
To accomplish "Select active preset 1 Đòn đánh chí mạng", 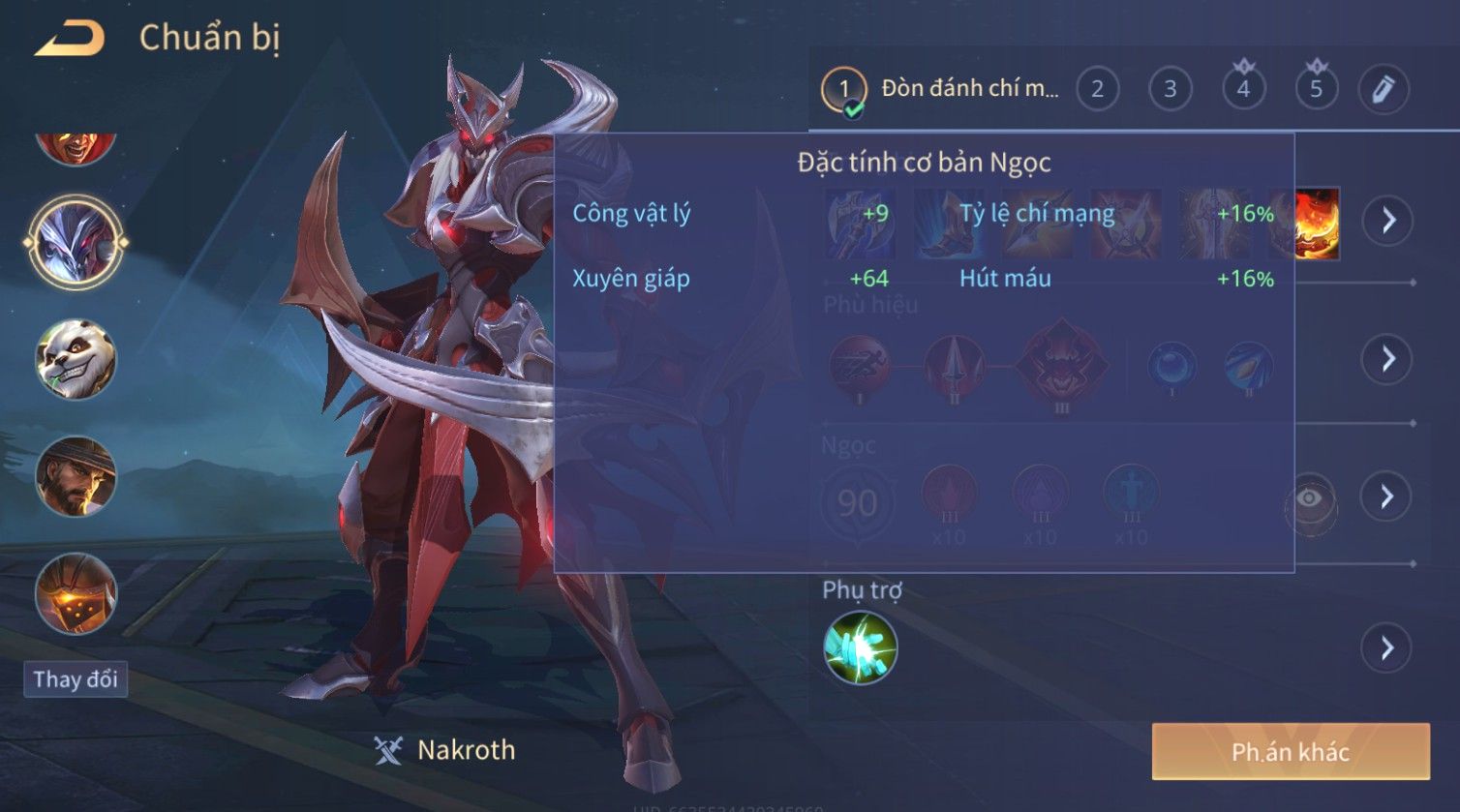I will pos(940,90).
